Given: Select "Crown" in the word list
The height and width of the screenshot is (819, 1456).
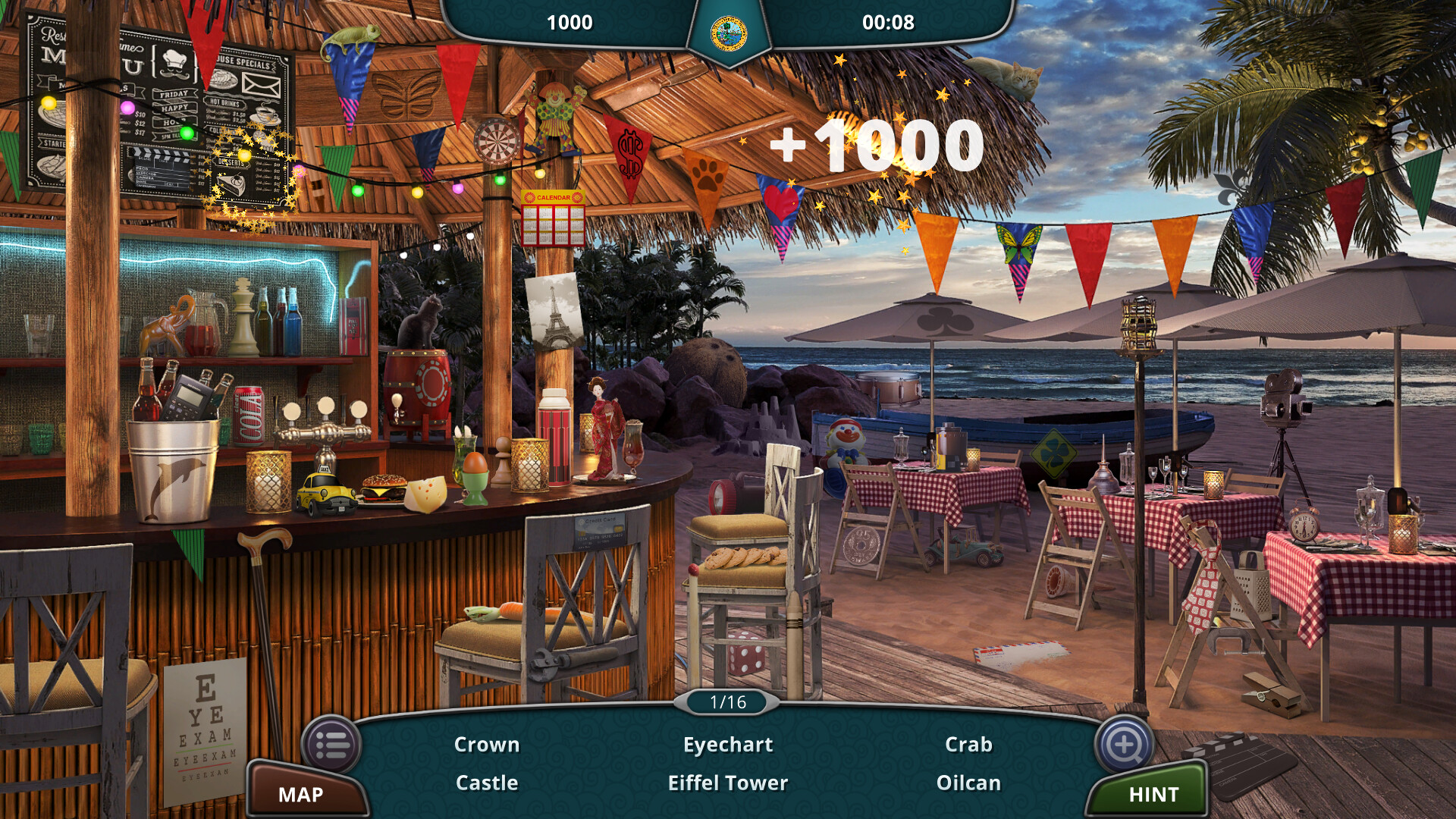Looking at the screenshot, I should click(486, 745).
